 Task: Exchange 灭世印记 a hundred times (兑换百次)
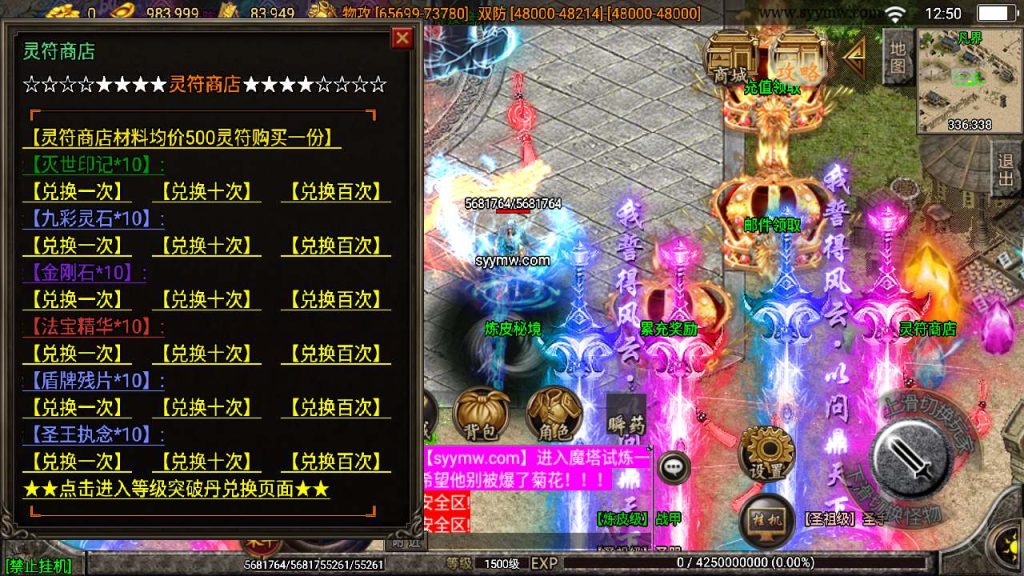335,191
